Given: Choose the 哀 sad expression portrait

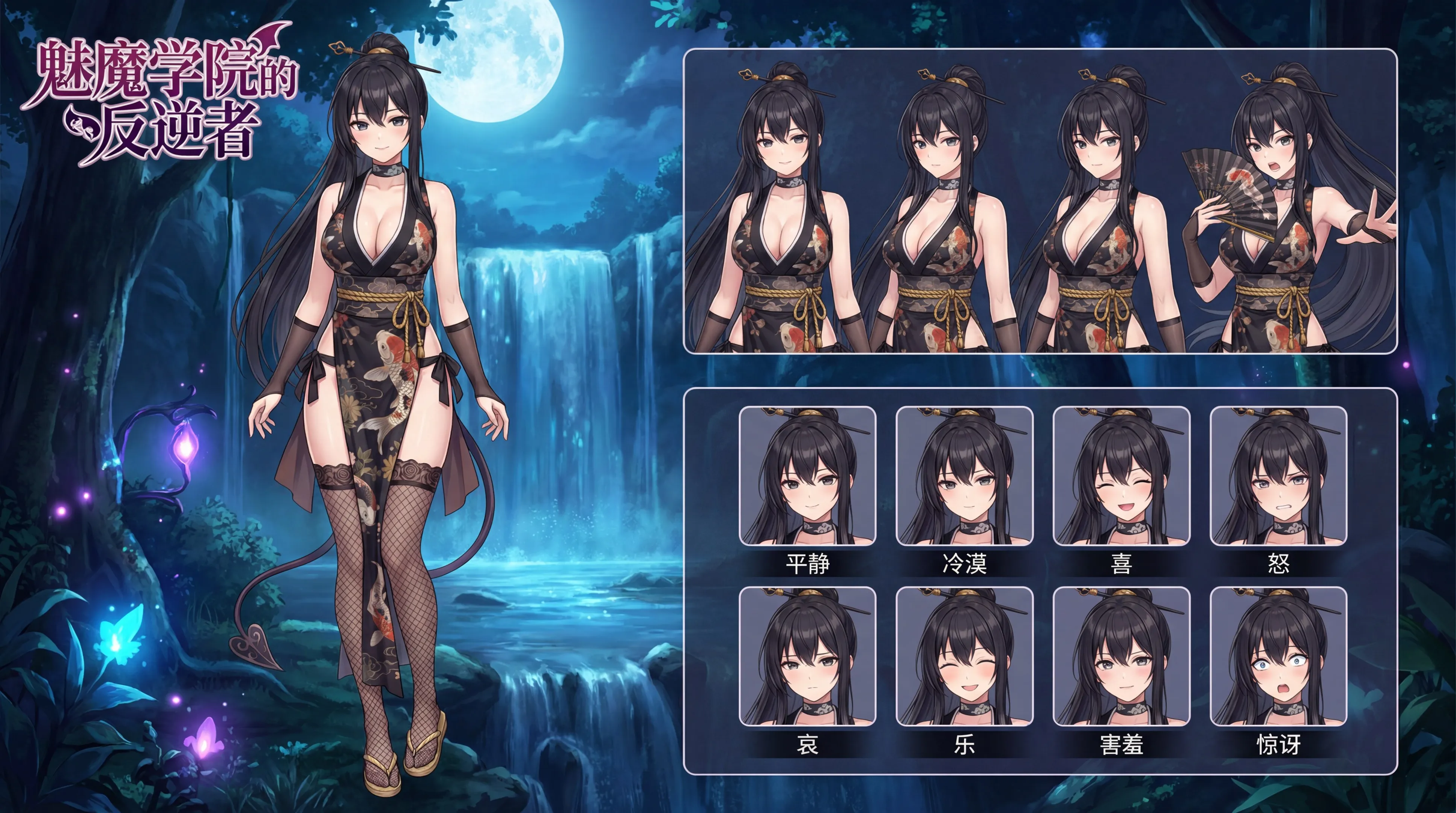Looking at the screenshot, I should 807,656.
